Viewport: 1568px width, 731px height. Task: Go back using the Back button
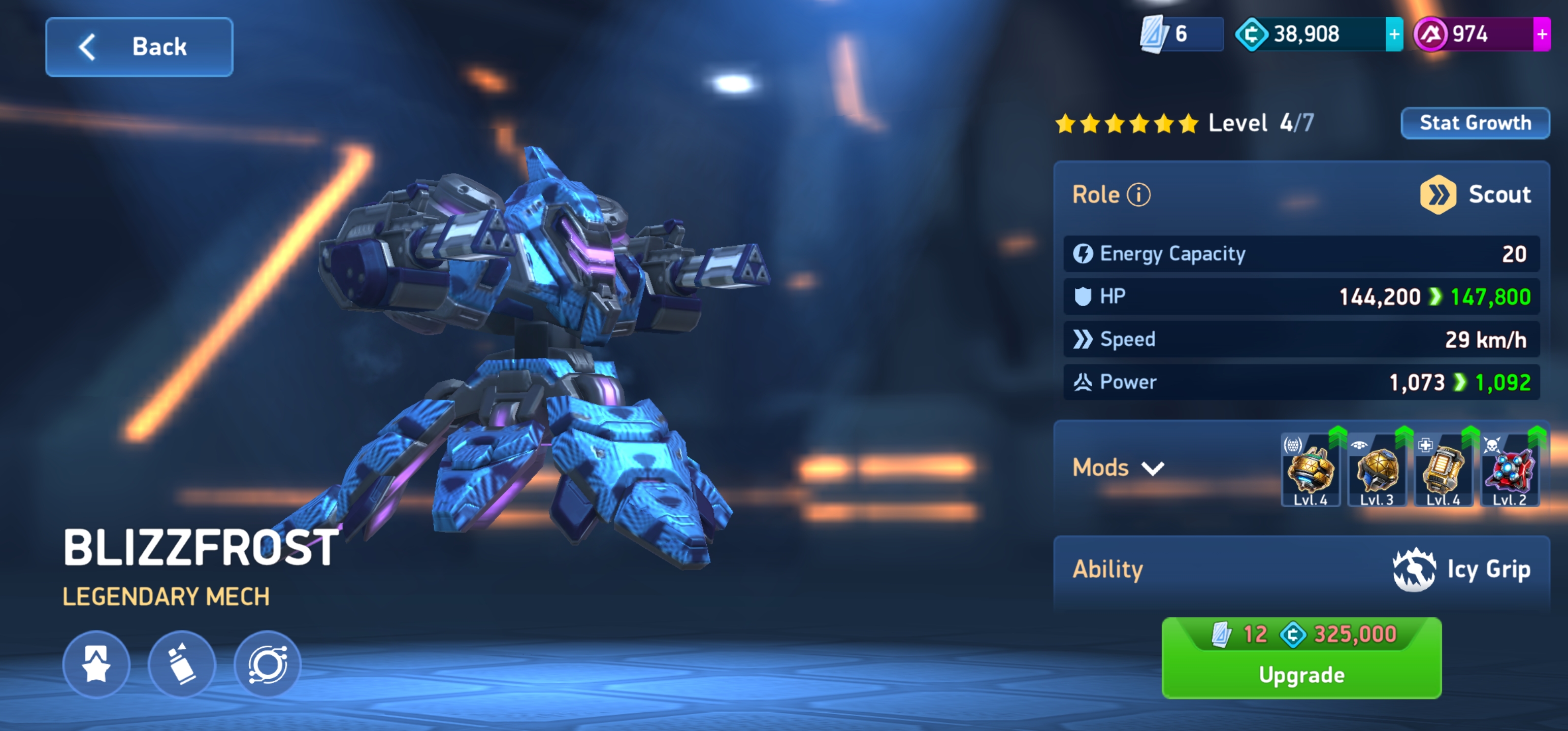click(139, 47)
